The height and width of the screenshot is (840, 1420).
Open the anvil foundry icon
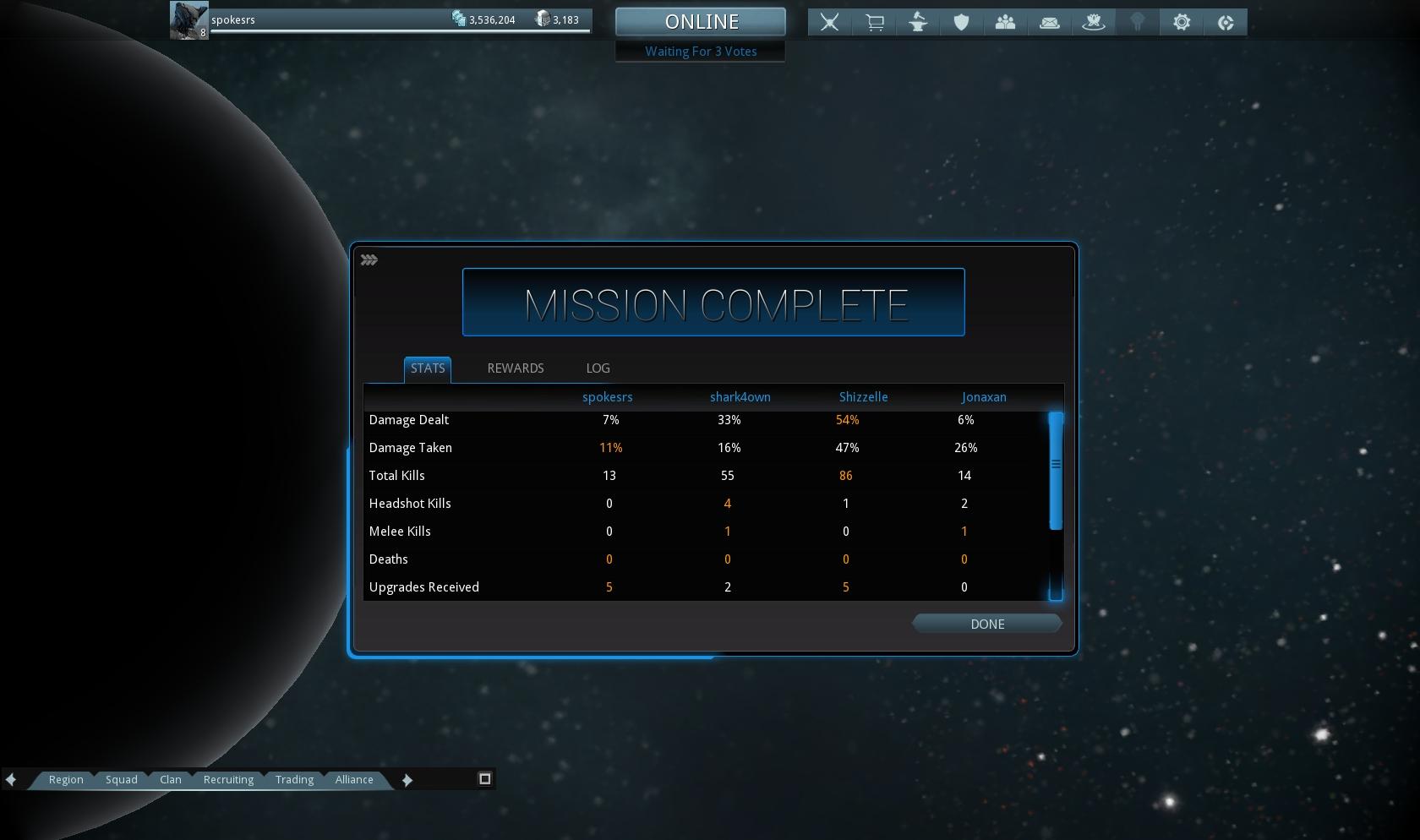pyautogui.click(x=918, y=23)
